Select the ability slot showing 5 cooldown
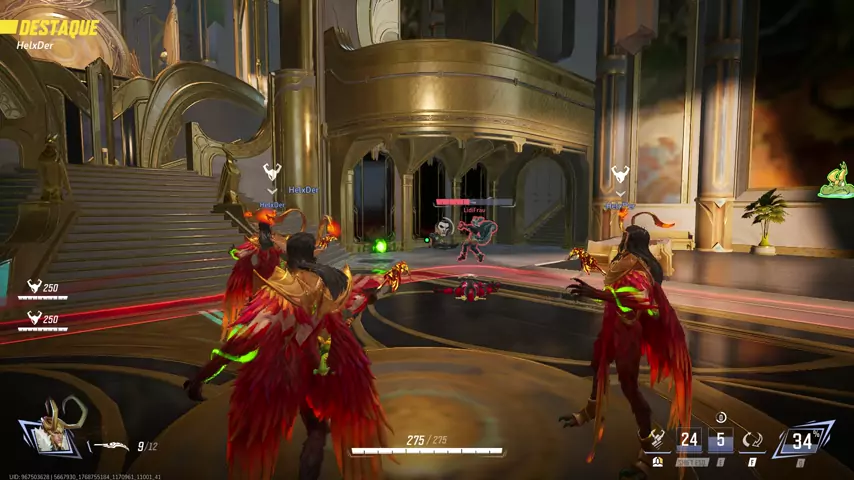 point(721,439)
